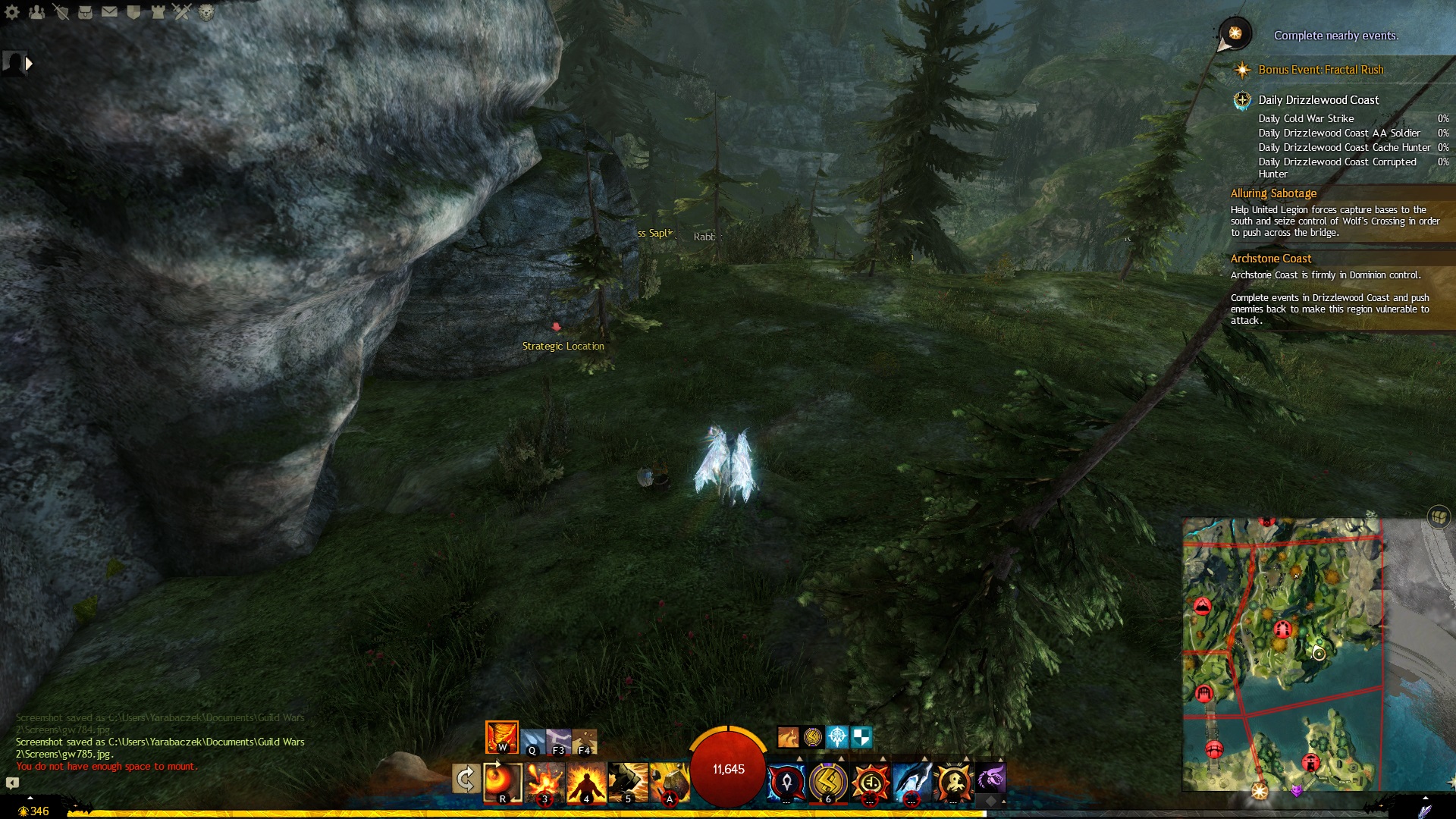This screenshot has width=1456, height=819.
Task: Open the Hero panel sword-and-shield icon
Action: pyautogui.click(x=61, y=12)
